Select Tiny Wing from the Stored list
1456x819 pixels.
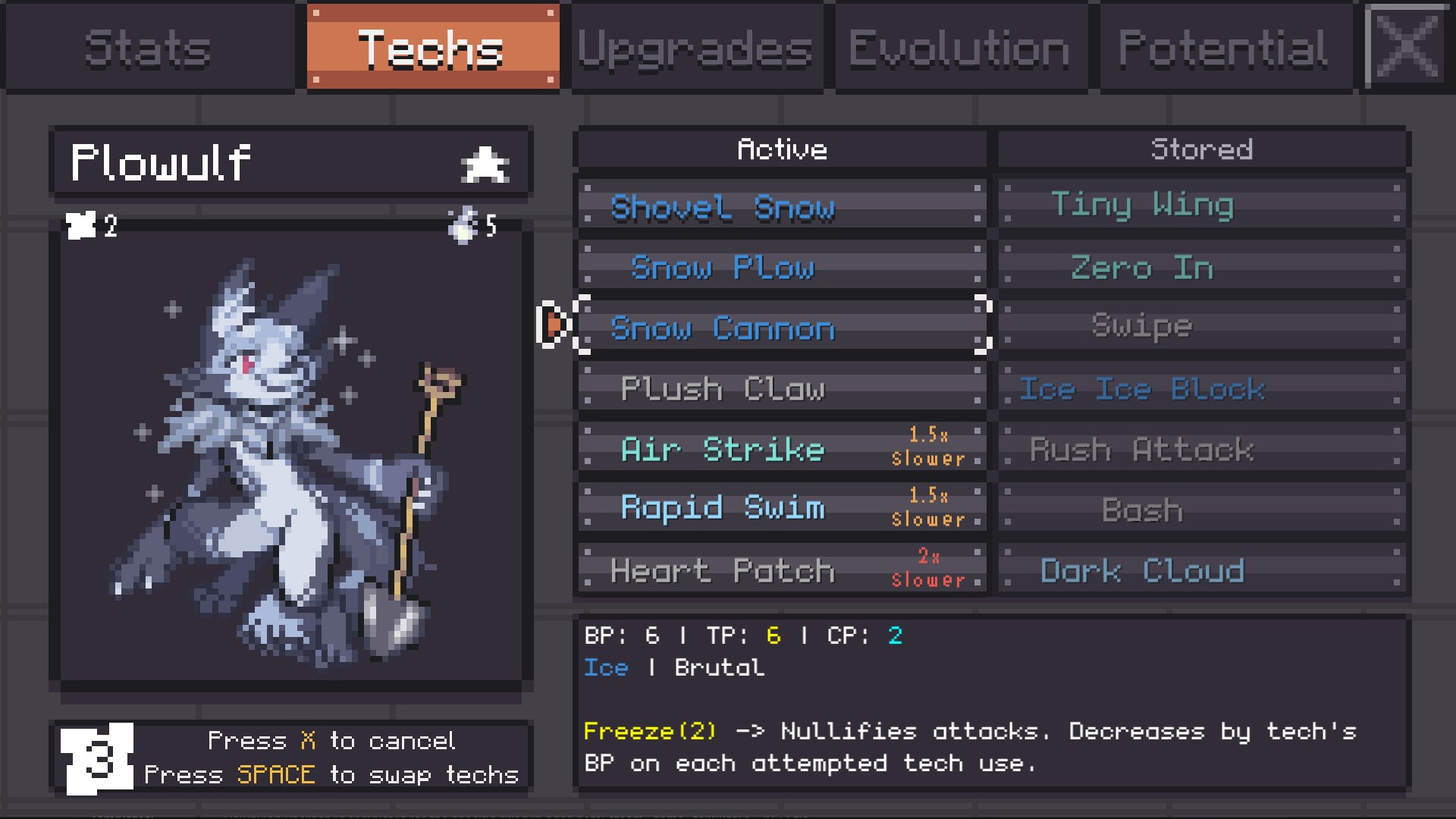1200,204
